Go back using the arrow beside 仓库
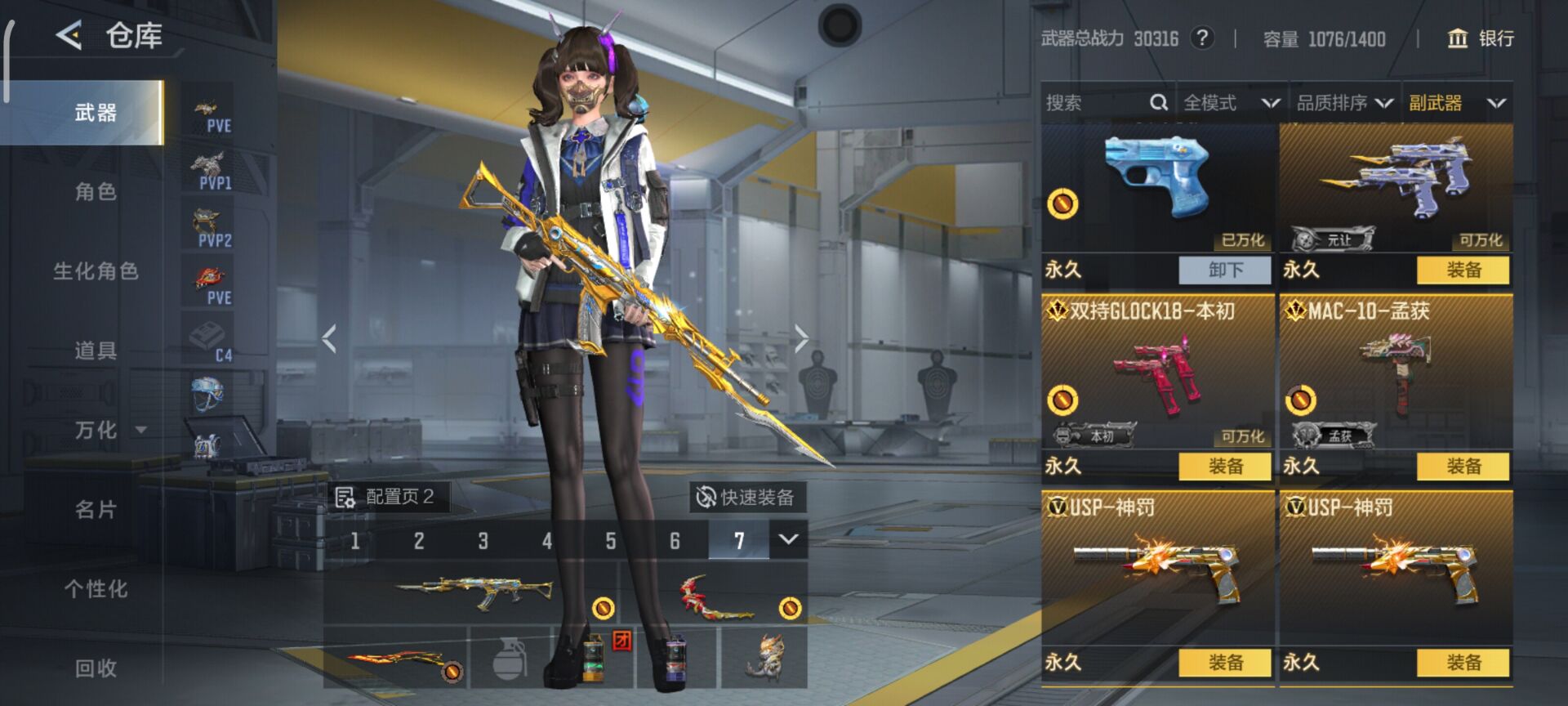This screenshot has width=1568, height=706. (x=69, y=36)
